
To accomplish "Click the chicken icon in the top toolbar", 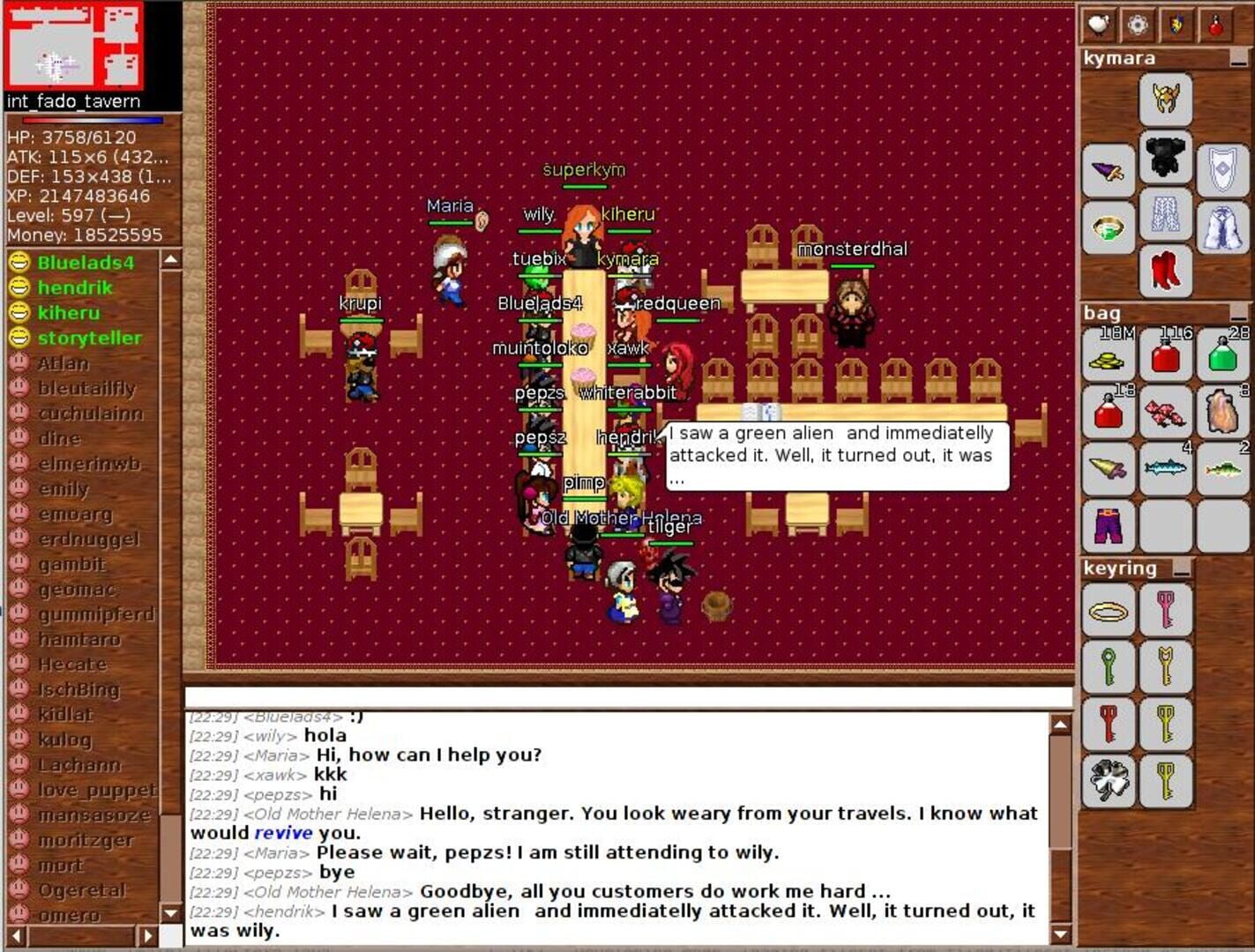I will pos(1096,23).
